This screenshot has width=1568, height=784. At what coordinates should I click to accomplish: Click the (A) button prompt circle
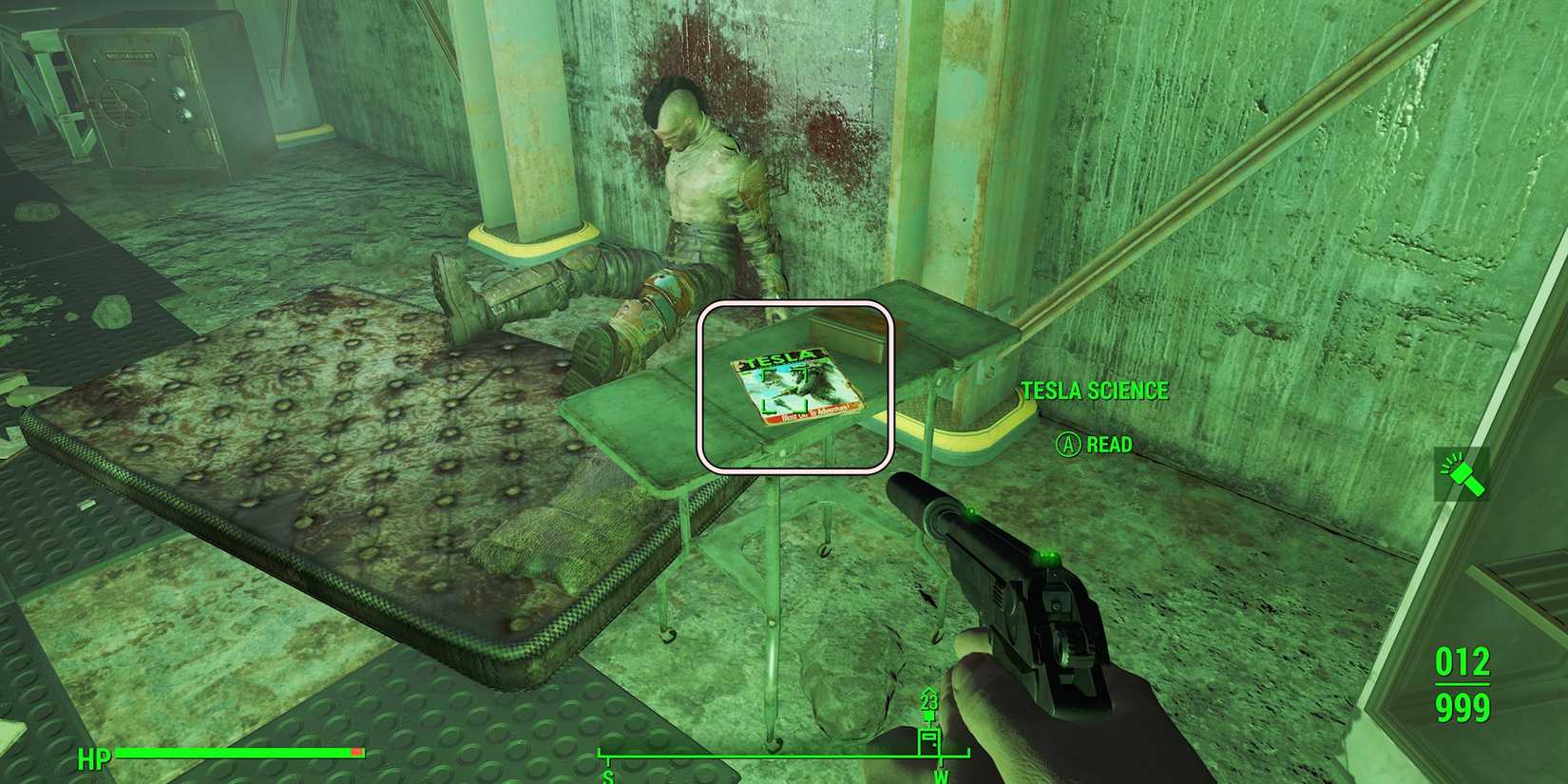(1068, 444)
